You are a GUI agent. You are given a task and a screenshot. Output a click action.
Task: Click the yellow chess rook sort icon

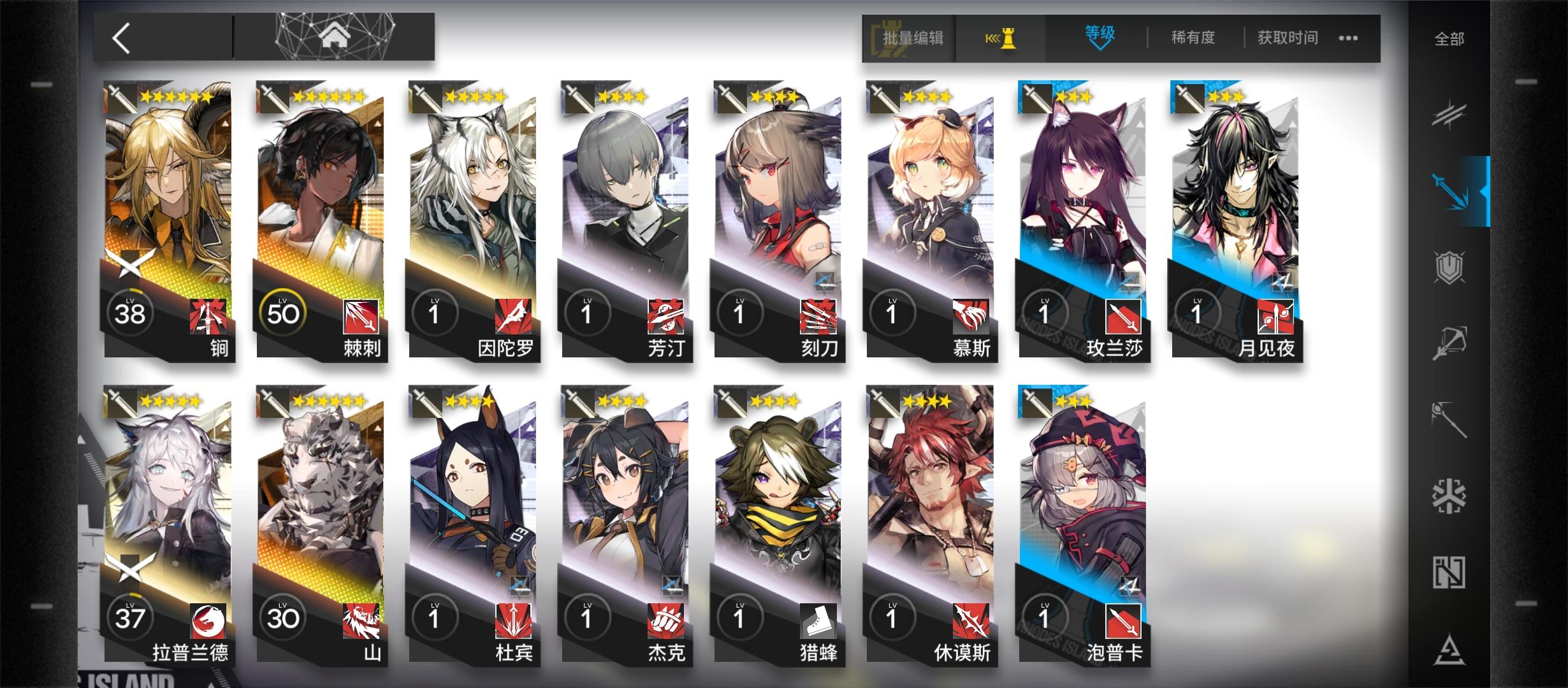click(x=1001, y=37)
